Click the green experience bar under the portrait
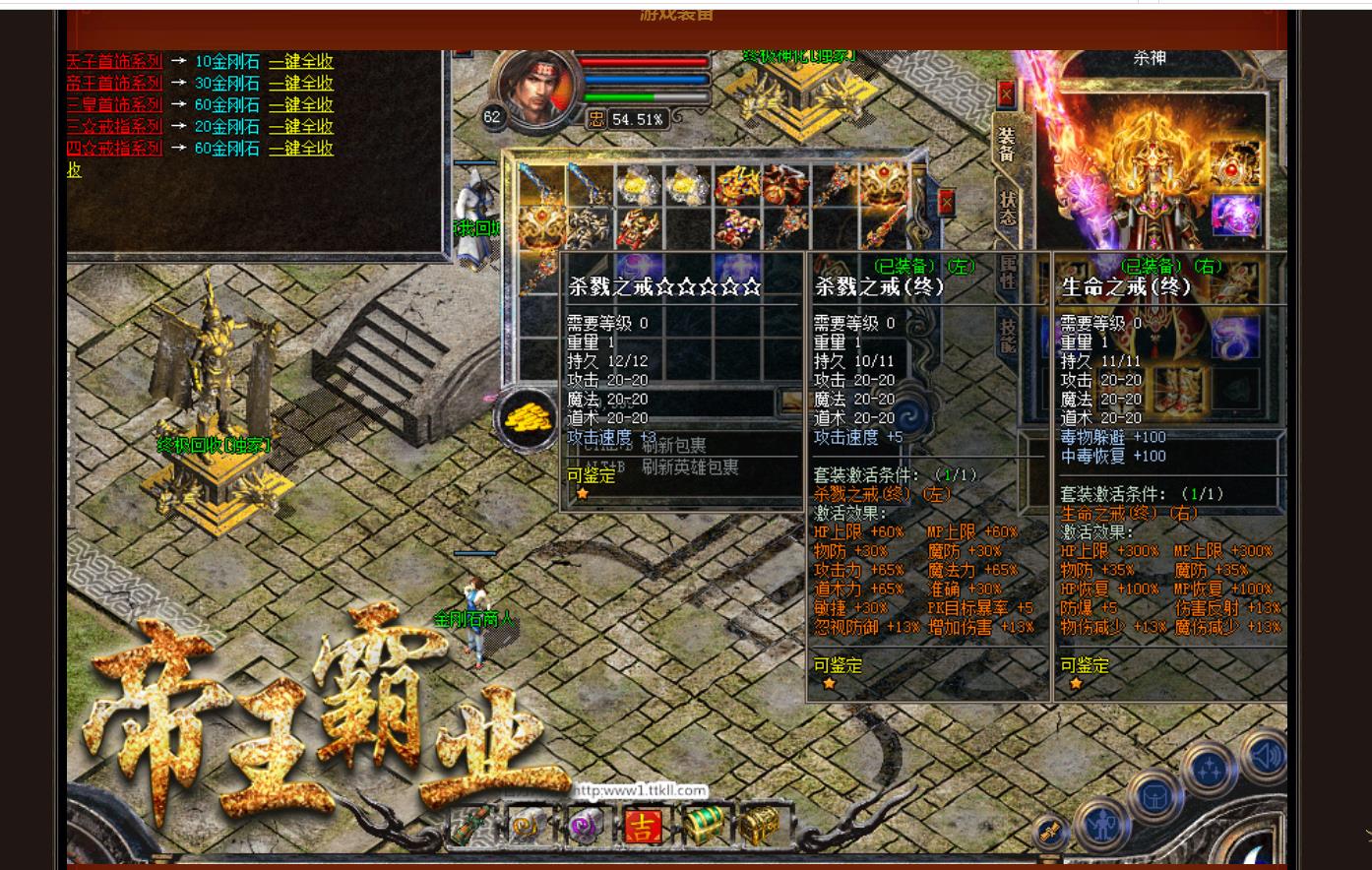This screenshot has width=1372, height=870. (623, 98)
